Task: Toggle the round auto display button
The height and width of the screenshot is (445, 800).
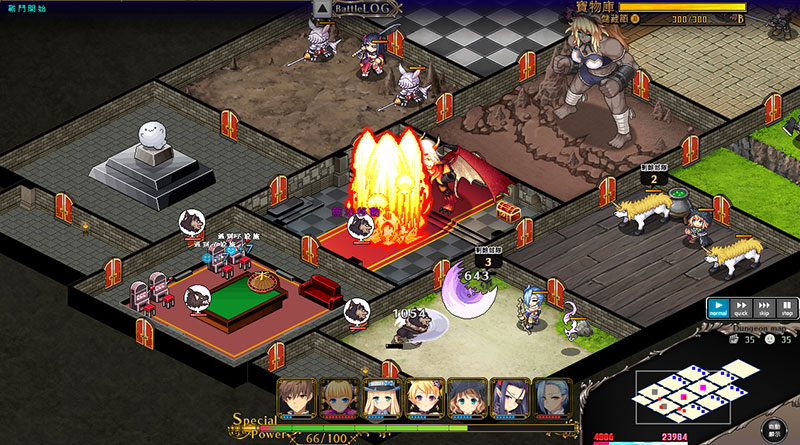Action: [x=774, y=430]
